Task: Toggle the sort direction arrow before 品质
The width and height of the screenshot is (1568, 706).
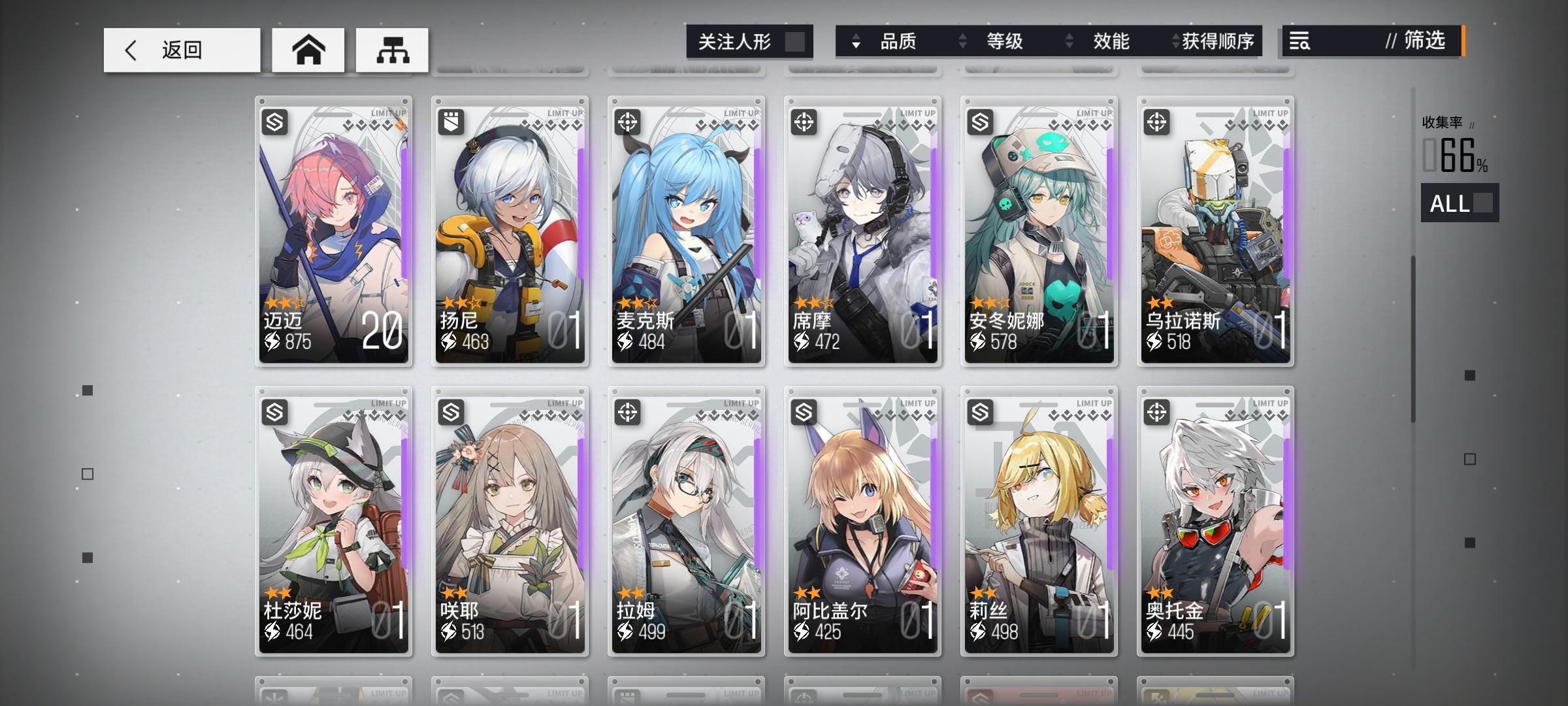Action: [x=857, y=42]
